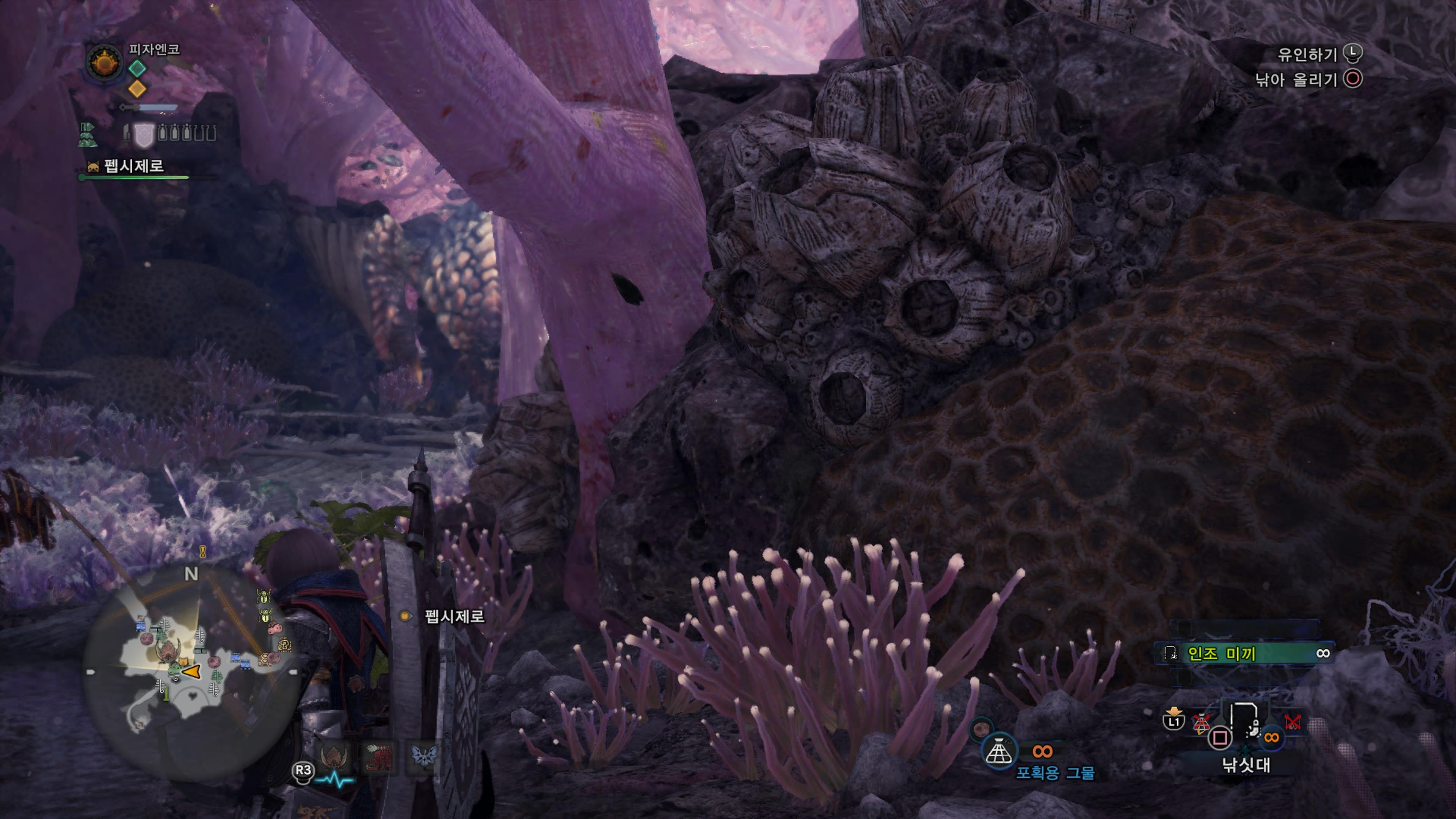Open the circular minimap
This screenshot has width=1456, height=819.
pos(192,673)
